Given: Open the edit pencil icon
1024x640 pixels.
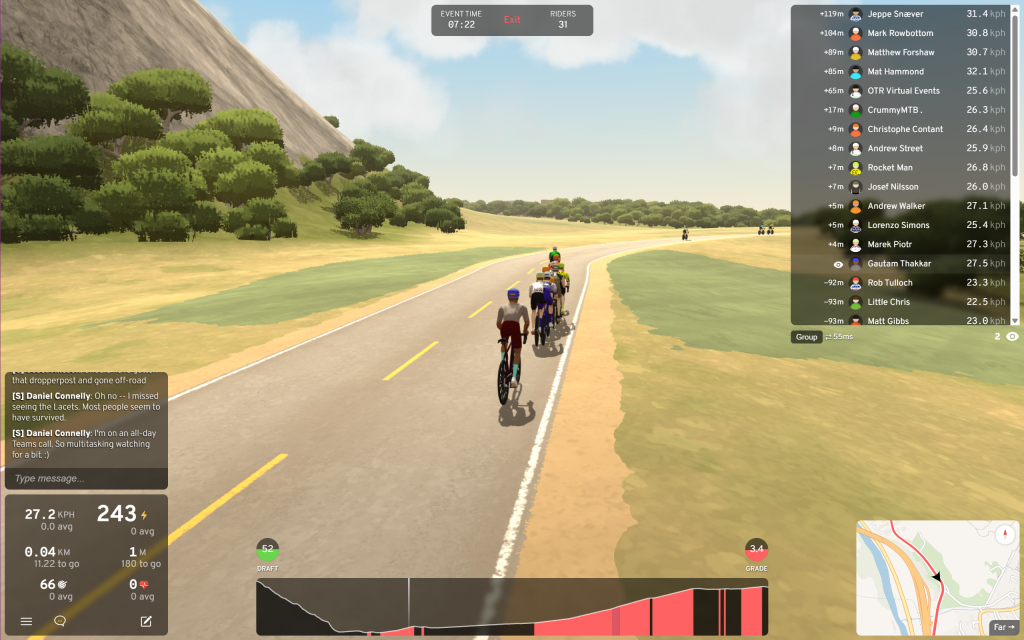Looking at the screenshot, I should point(146,621).
